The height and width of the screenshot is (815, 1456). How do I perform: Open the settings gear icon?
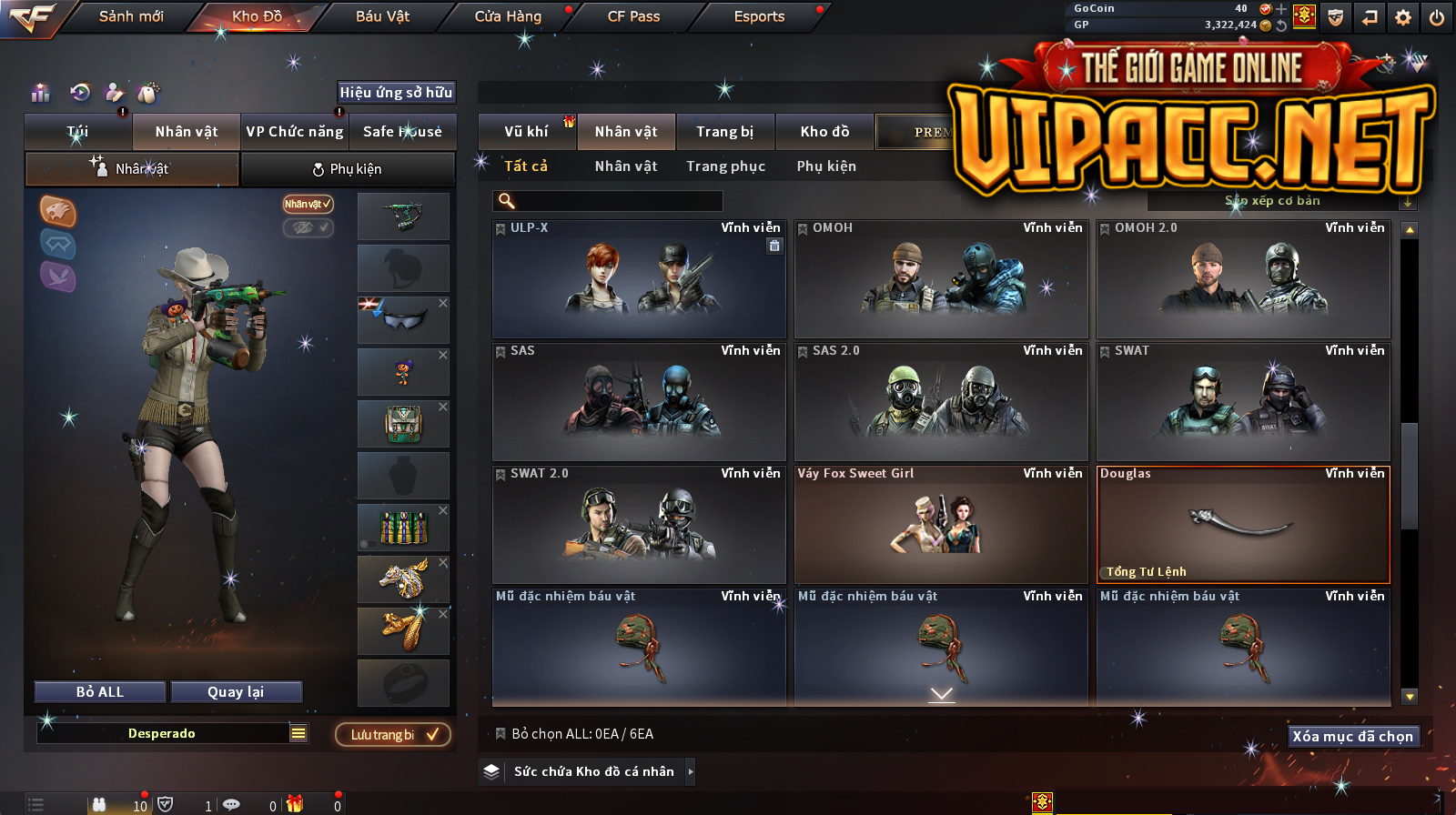[x=1403, y=17]
